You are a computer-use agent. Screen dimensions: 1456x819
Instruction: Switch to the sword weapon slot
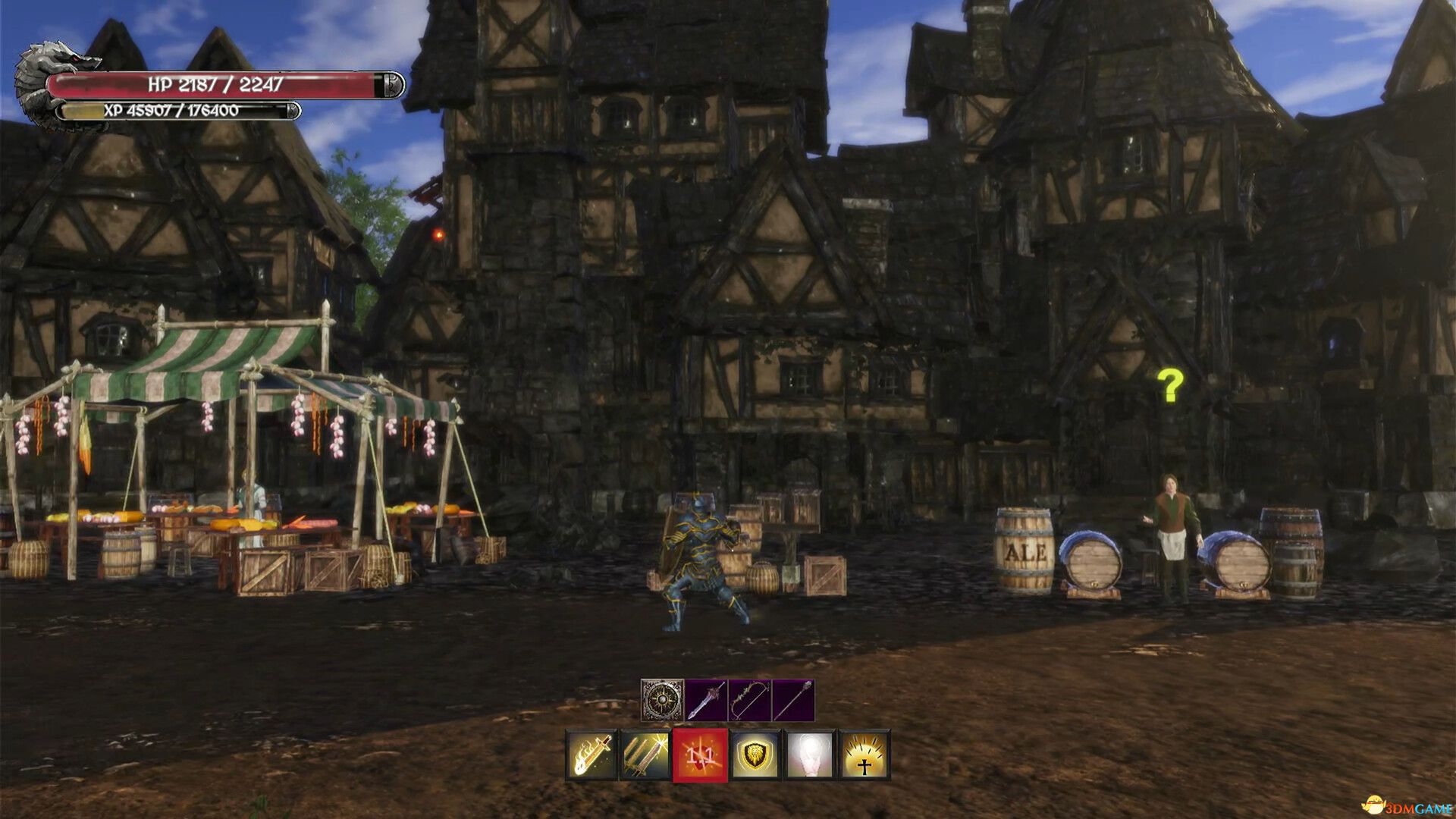coord(706,700)
